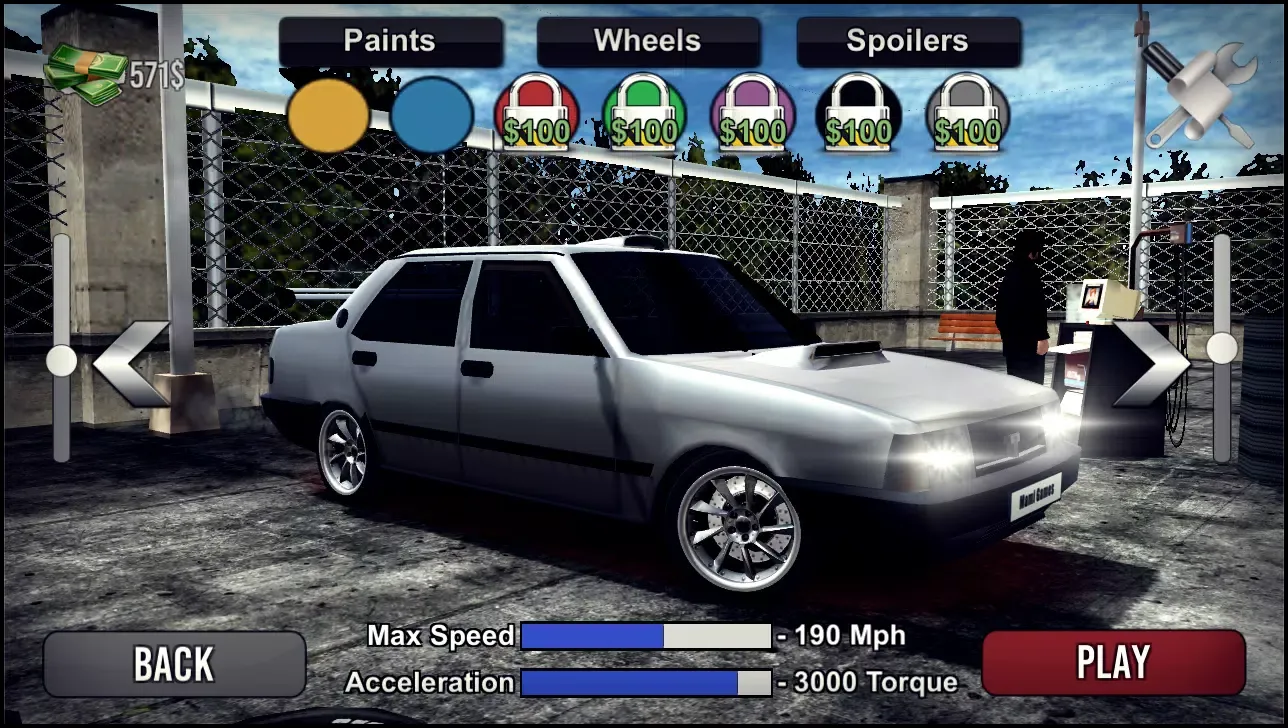Click the Acceleration progress bar

(x=646, y=682)
